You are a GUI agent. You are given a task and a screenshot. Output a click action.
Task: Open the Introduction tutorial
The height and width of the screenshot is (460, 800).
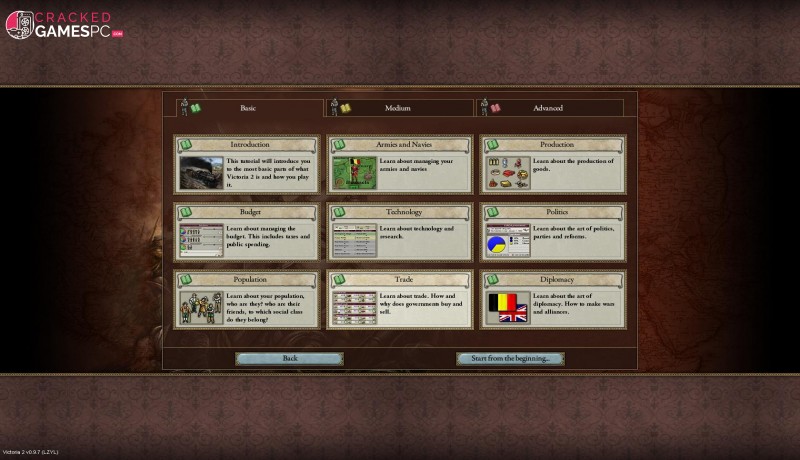(247, 165)
